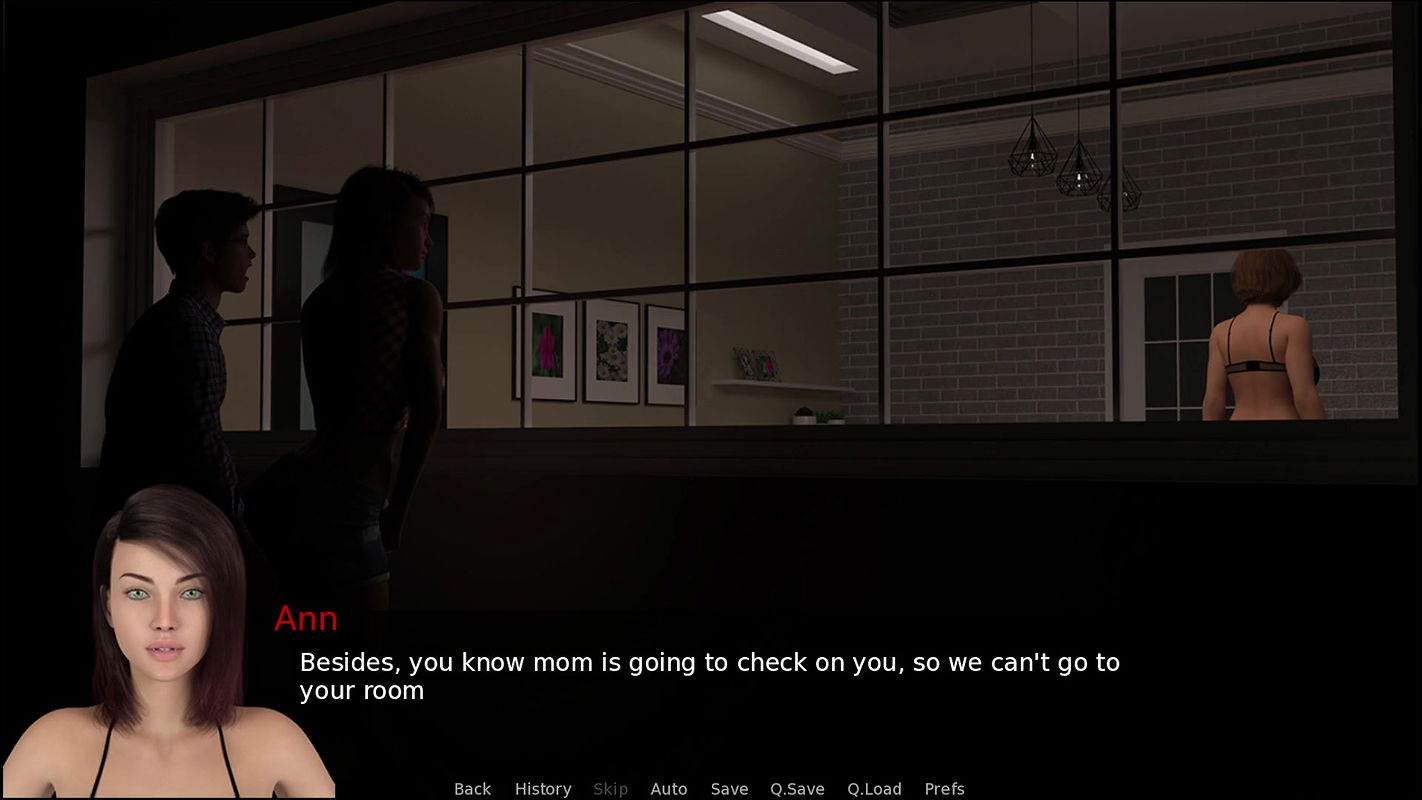Quick load with Q.Load
Viewport: 1422px width, 800px height.
tap(874, 789)
